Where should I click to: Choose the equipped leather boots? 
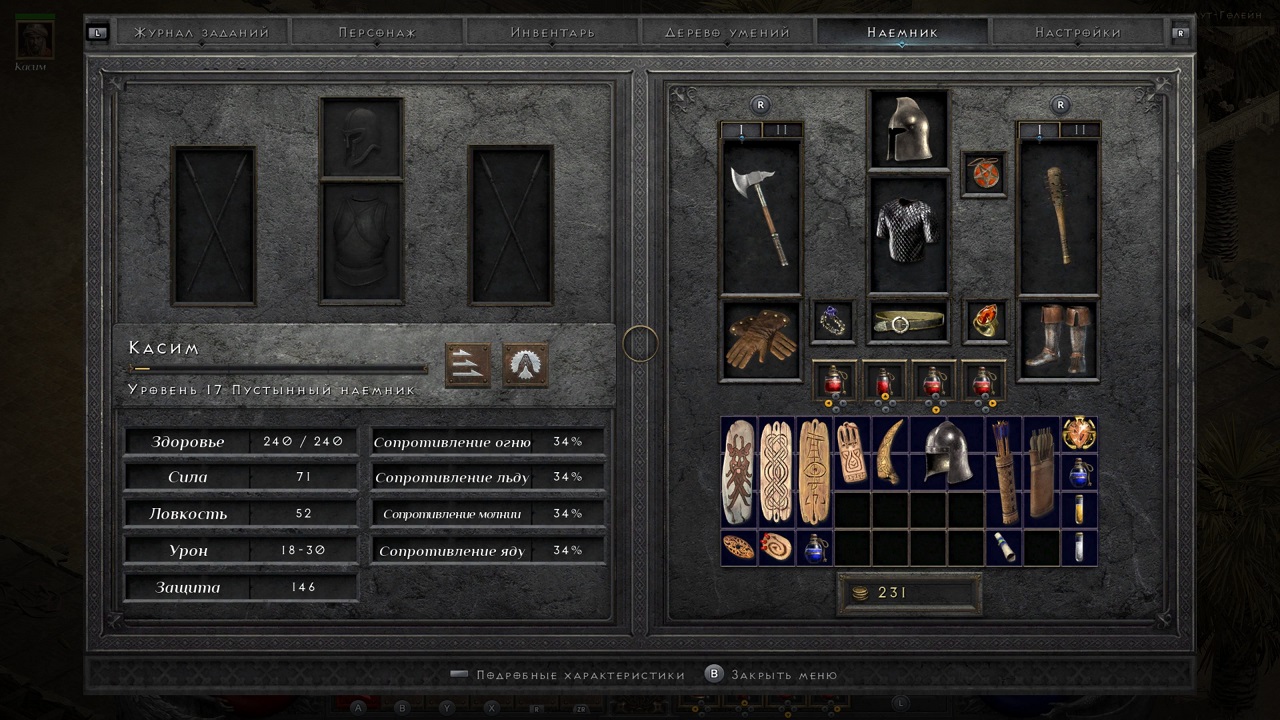point(1058,340)
